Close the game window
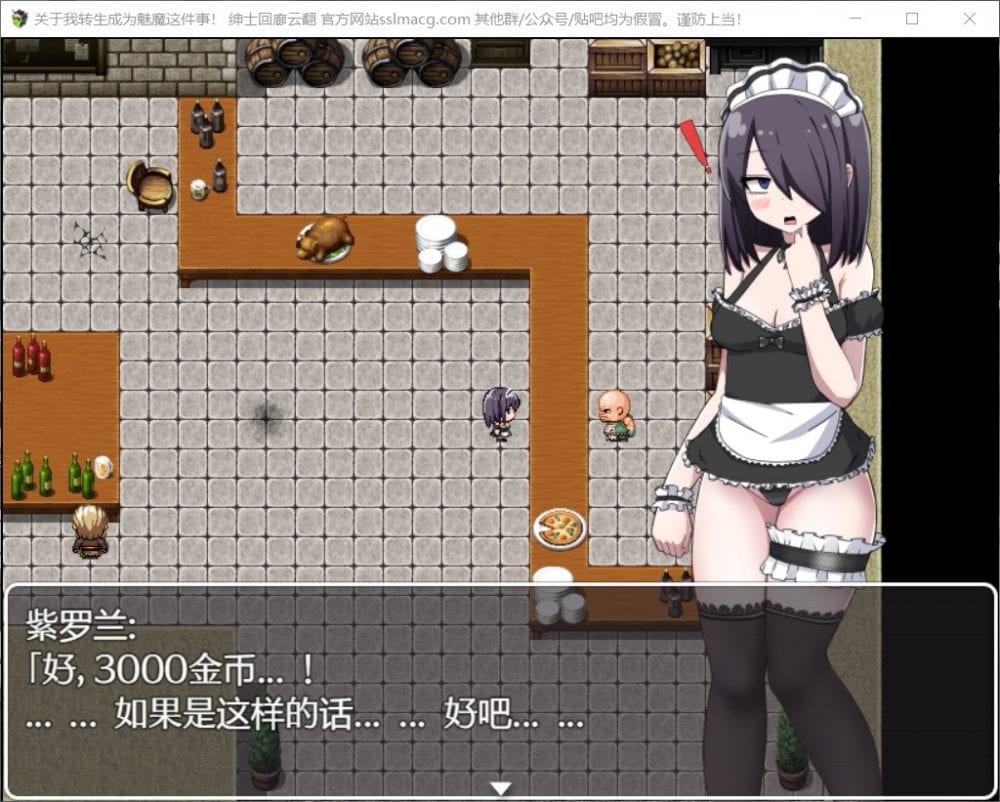Viewport: 1000px width, 802px height. (968, 18)
